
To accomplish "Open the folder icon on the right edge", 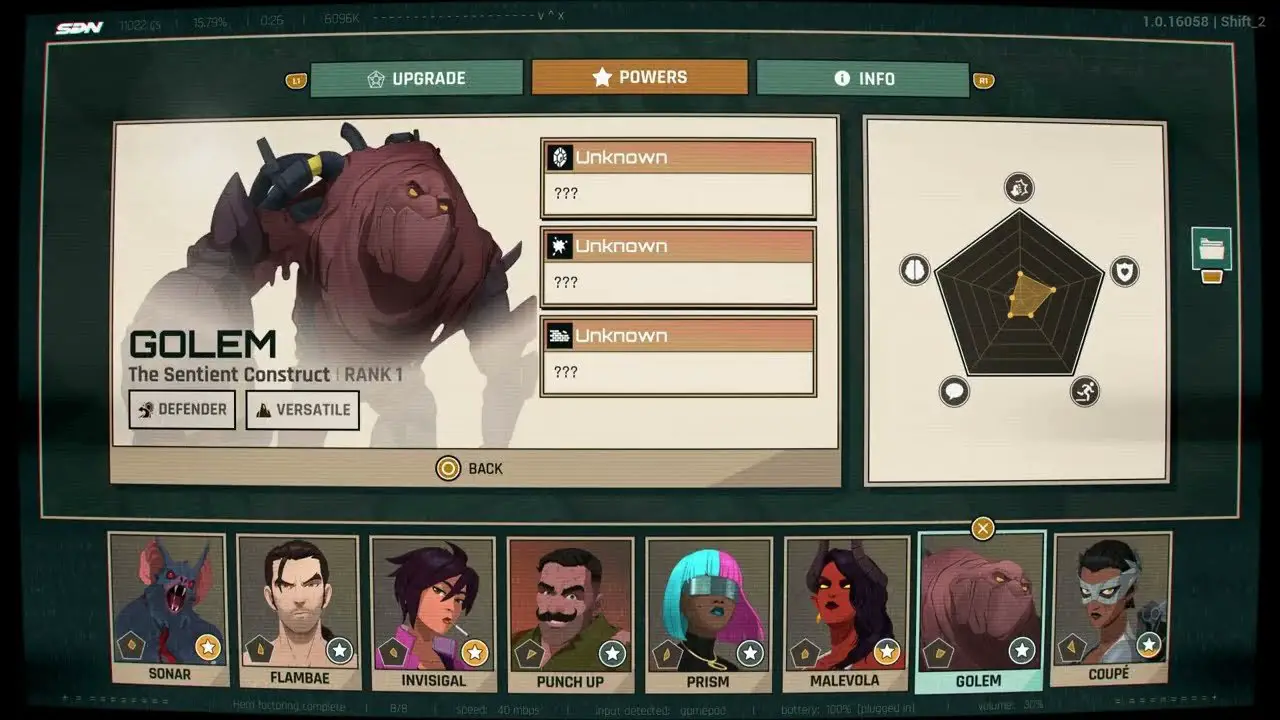I will [1211, 248].
